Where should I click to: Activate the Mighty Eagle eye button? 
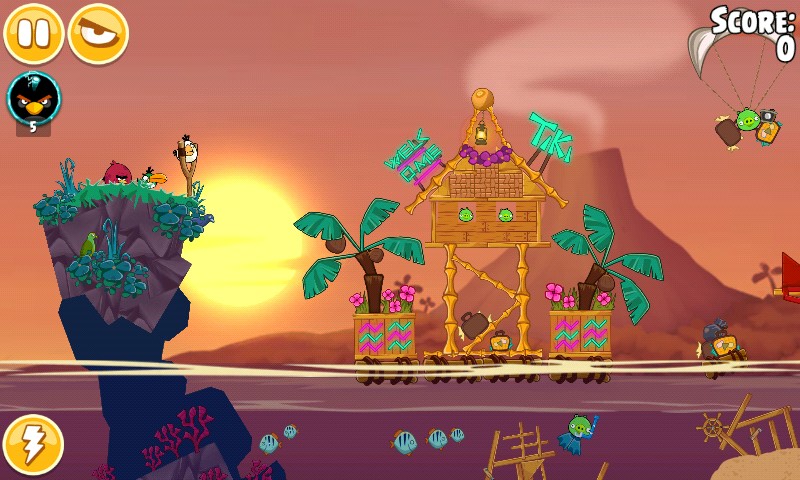click(98, 33)
